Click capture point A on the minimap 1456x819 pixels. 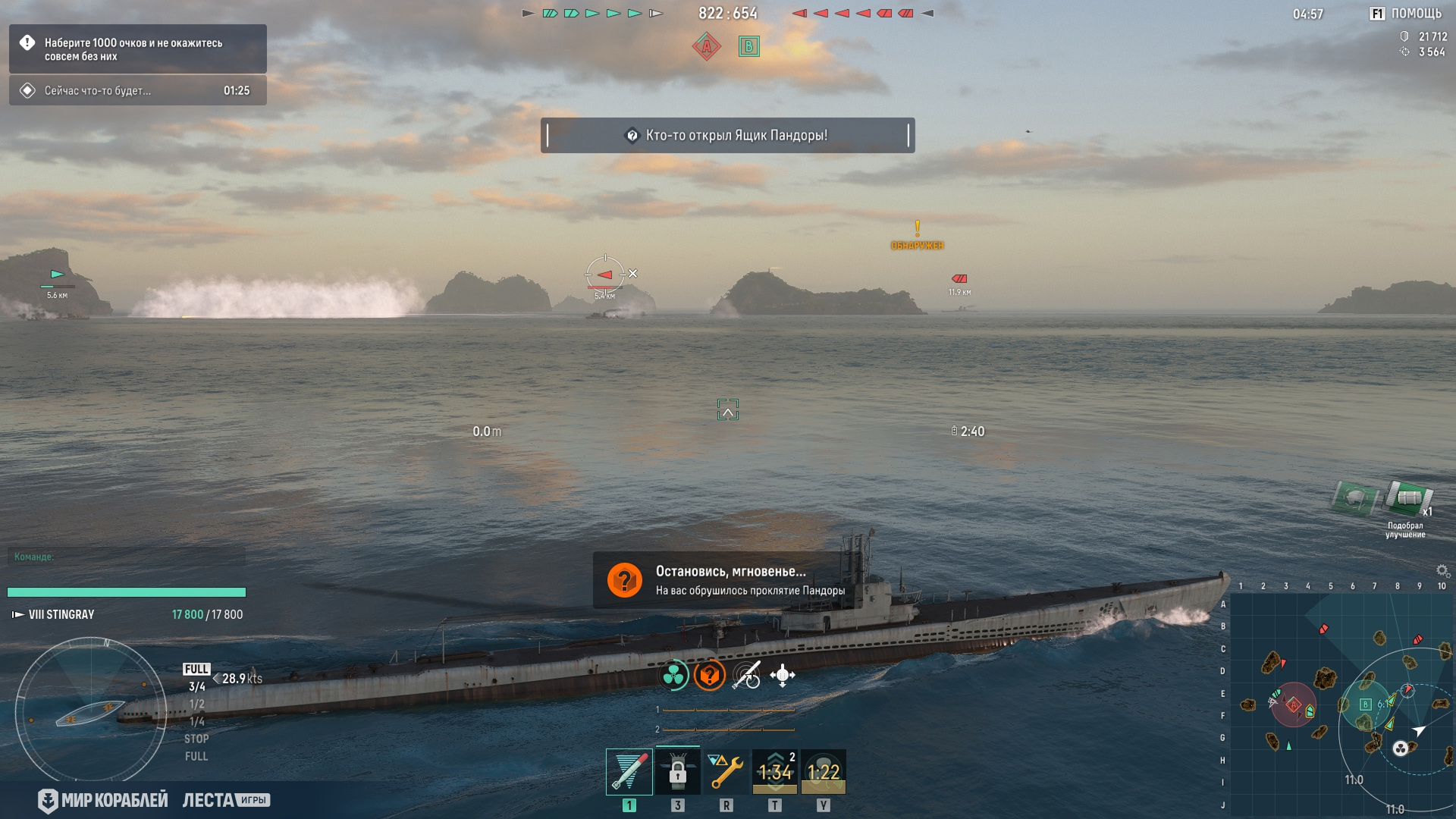click(1294, 705)
